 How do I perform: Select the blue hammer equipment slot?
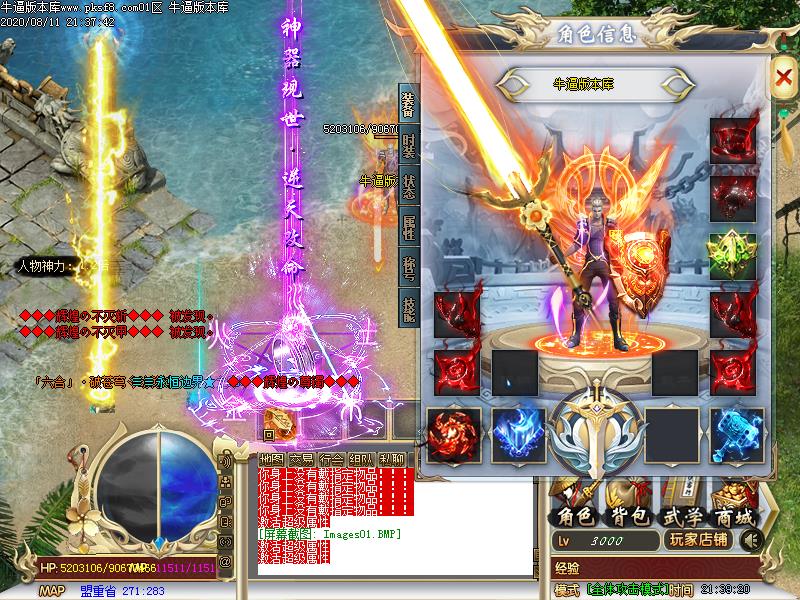point(736,432)
